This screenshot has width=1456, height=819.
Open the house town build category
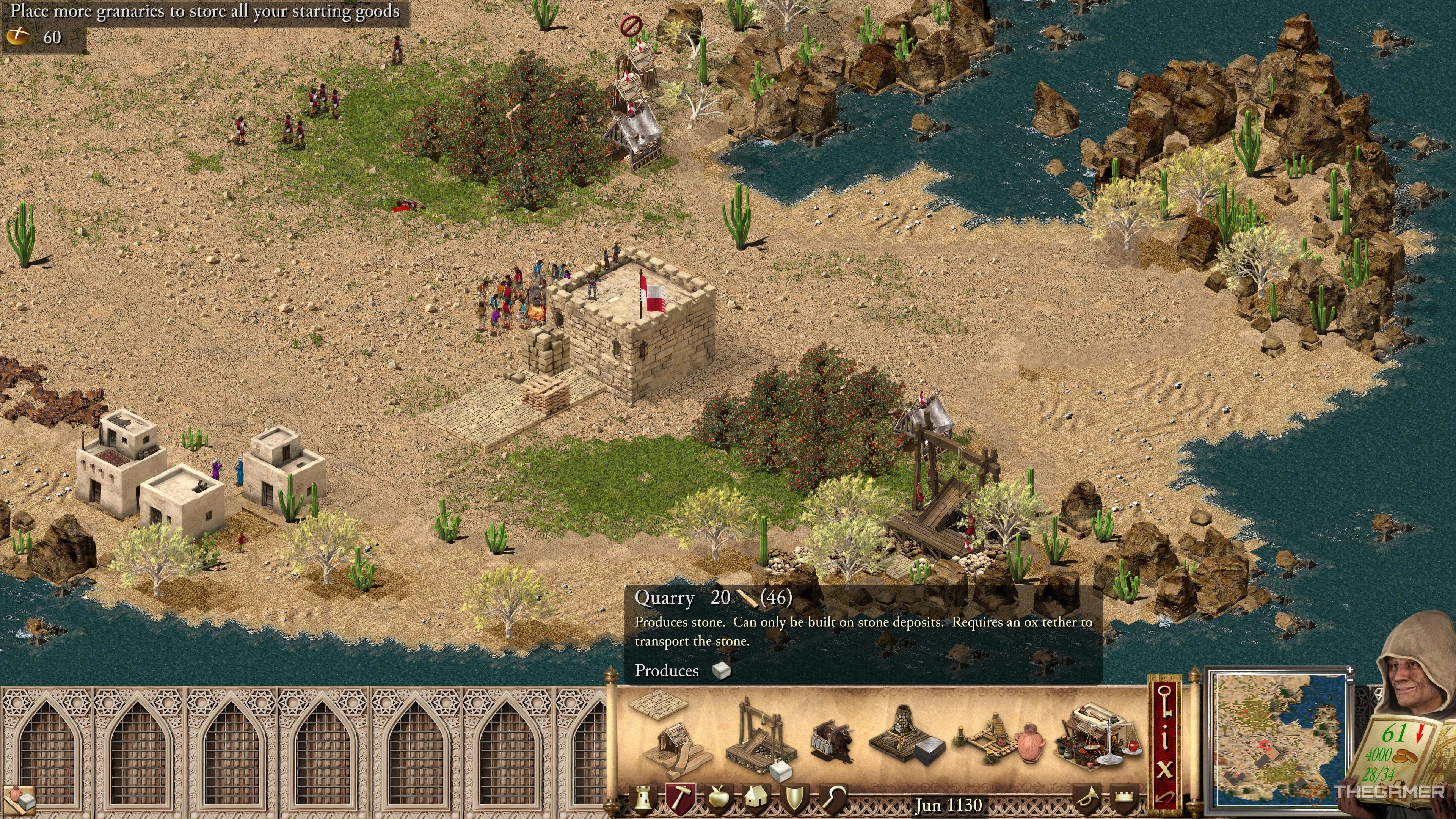click(756, 799)
